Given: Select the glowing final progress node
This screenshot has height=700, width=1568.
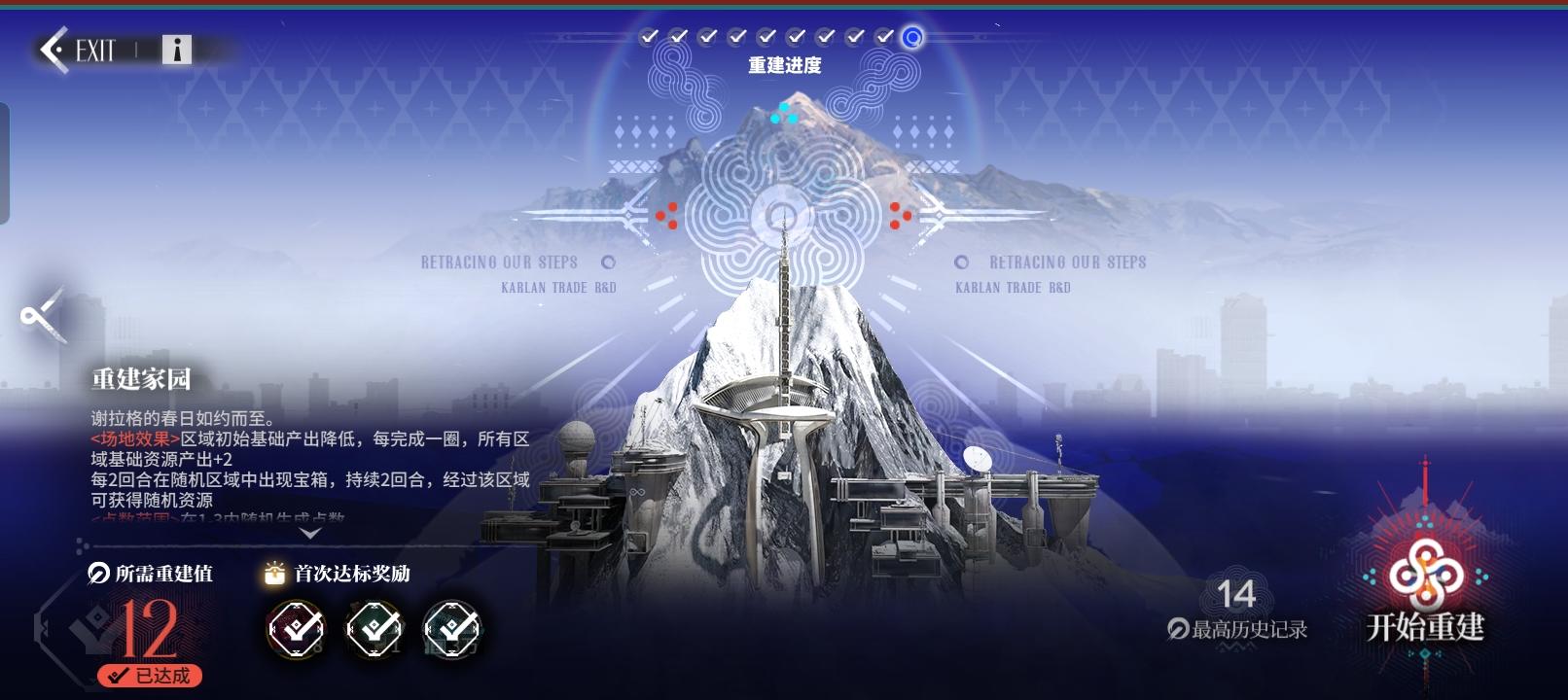Looking at the screenshot, I should point(910,37).
